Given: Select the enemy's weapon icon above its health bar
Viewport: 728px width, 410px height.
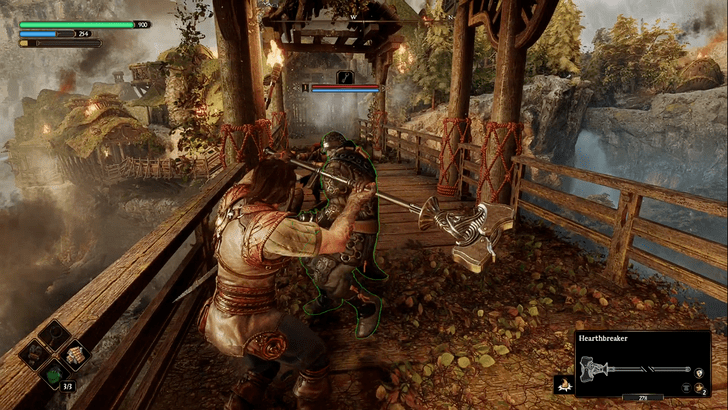Looking at the screenshot, I should pos(346,76).
